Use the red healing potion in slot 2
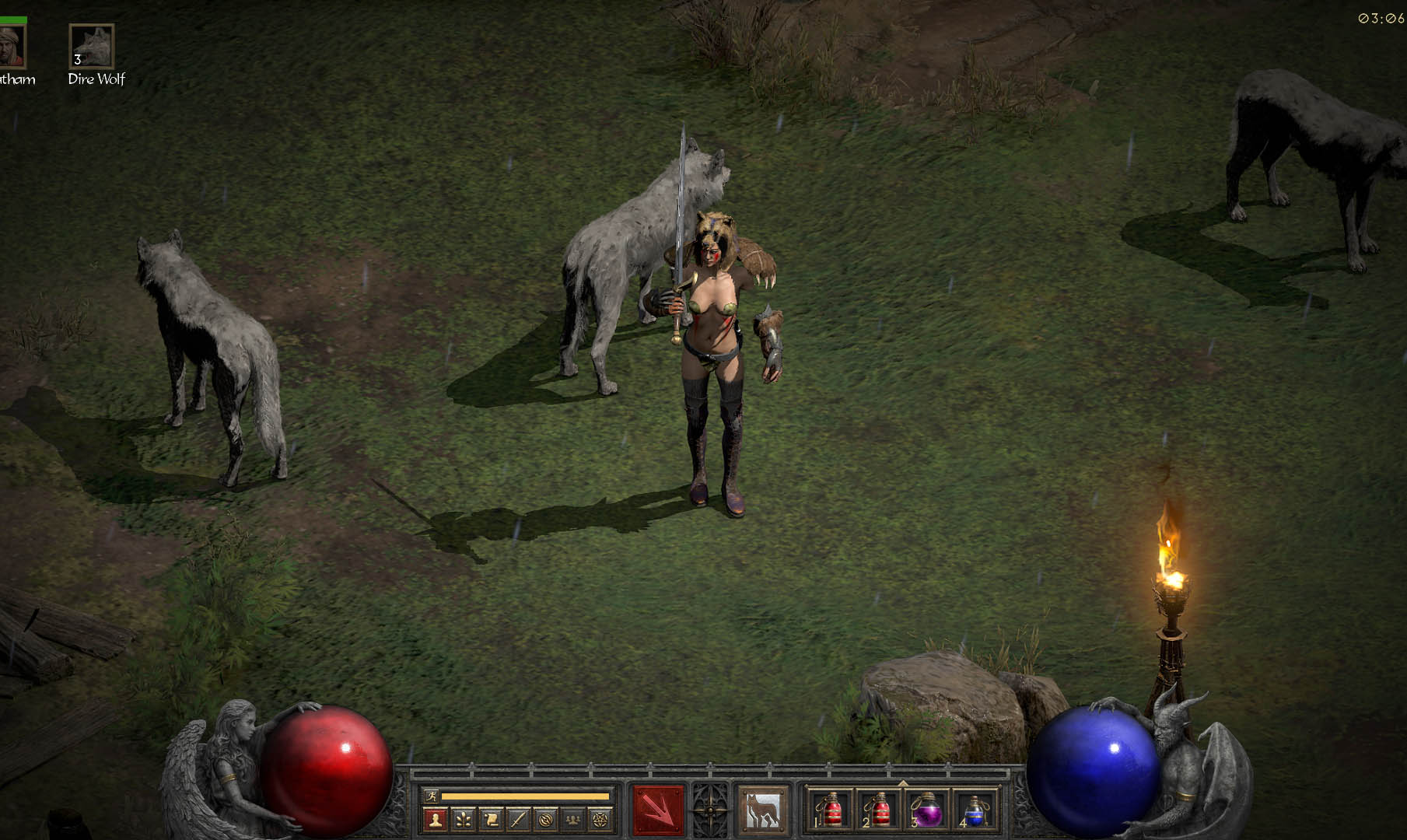This screenshot has height=840, width=1407. pos(879,810)
